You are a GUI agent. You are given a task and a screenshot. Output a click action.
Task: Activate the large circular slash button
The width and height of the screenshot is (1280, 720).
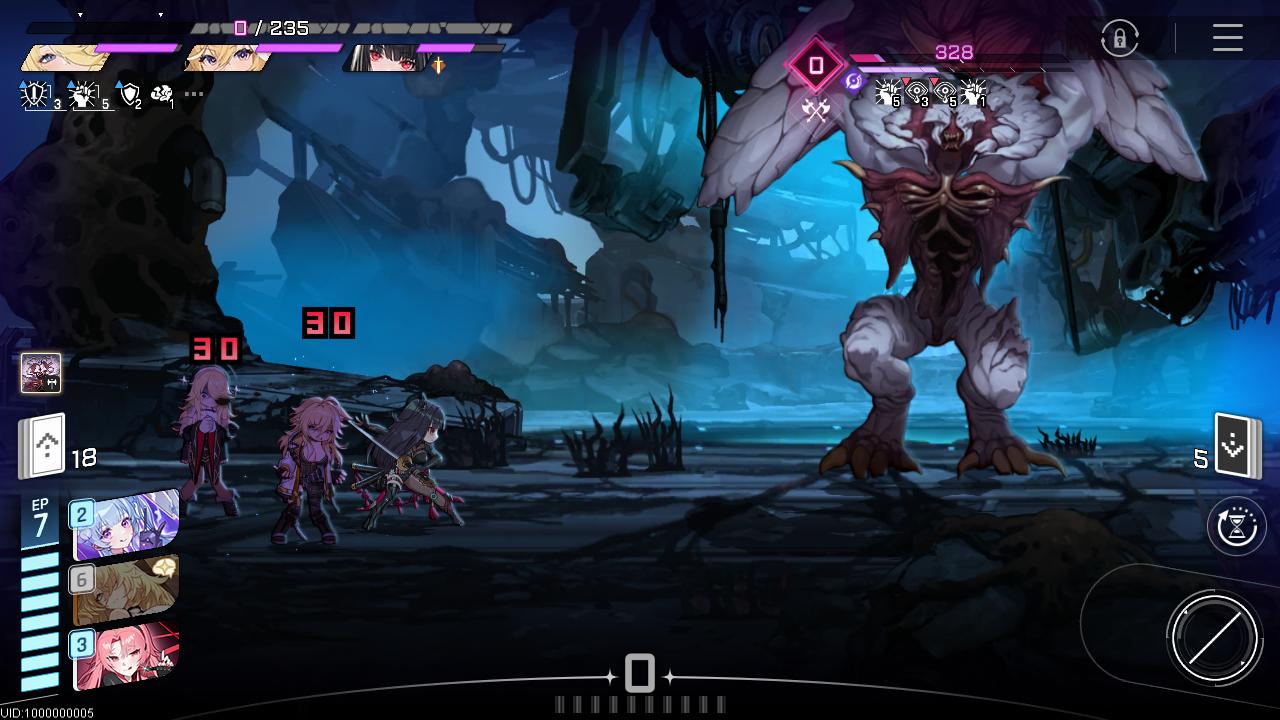point(1213,637)
